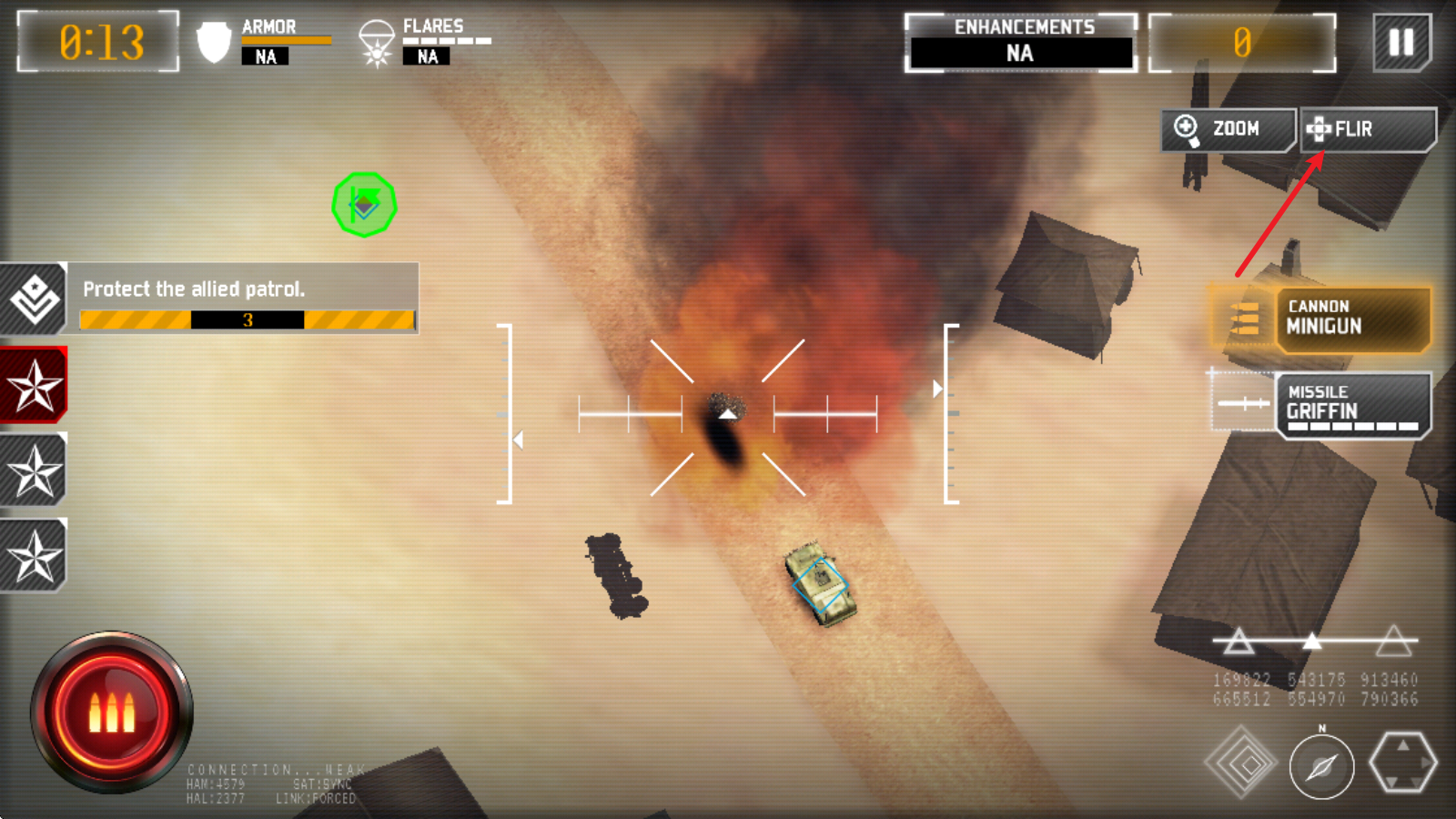Open the objective tracker diamond icon
1456x819 pixels.
[34, 298]
